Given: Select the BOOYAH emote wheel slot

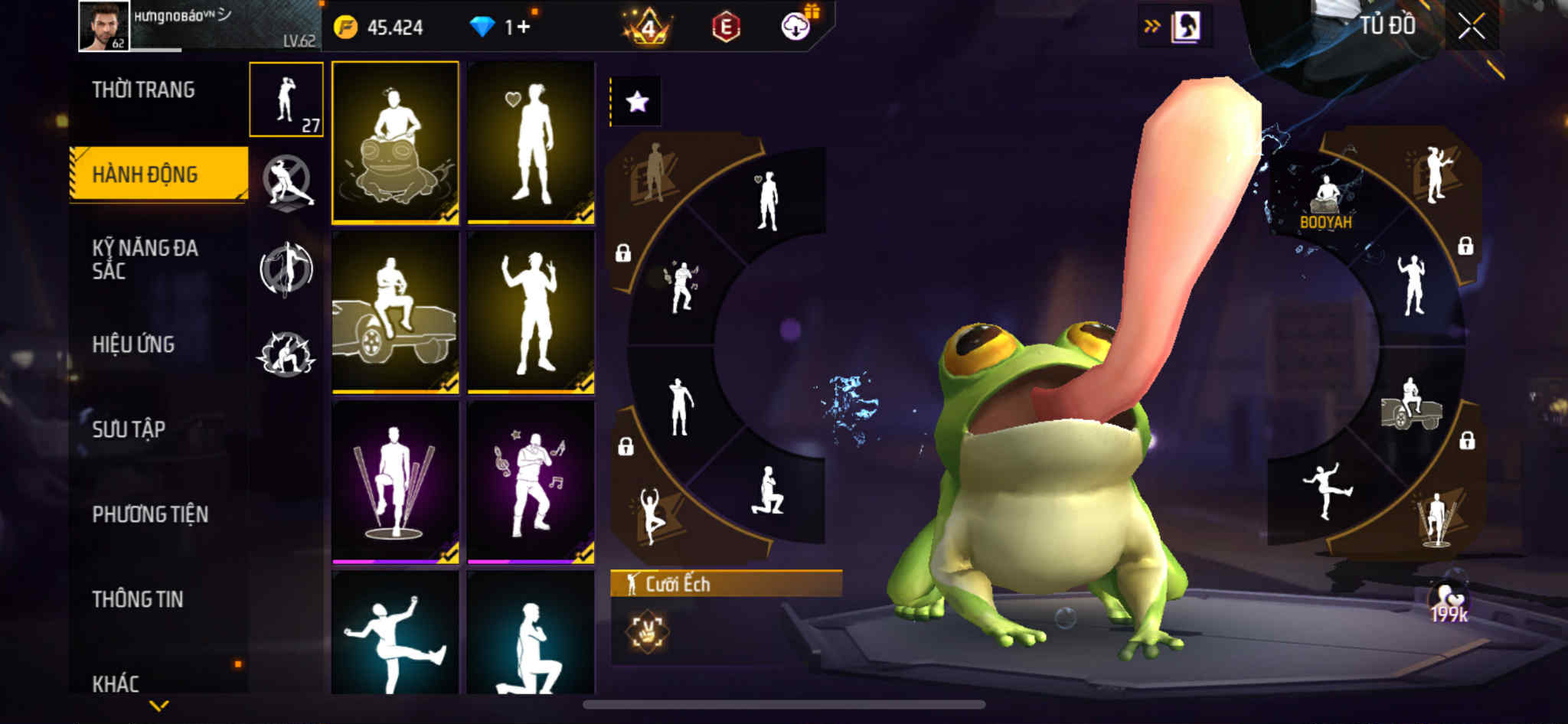Looking at the screenshot, I should [1325, 202].
